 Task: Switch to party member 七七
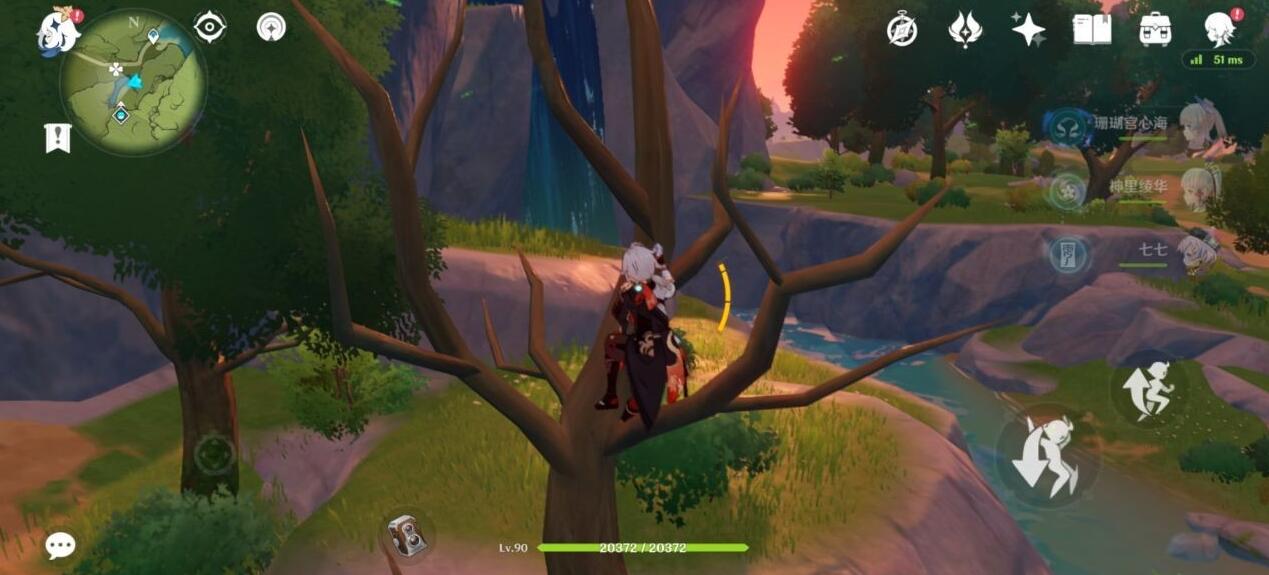click(1200, 251)
